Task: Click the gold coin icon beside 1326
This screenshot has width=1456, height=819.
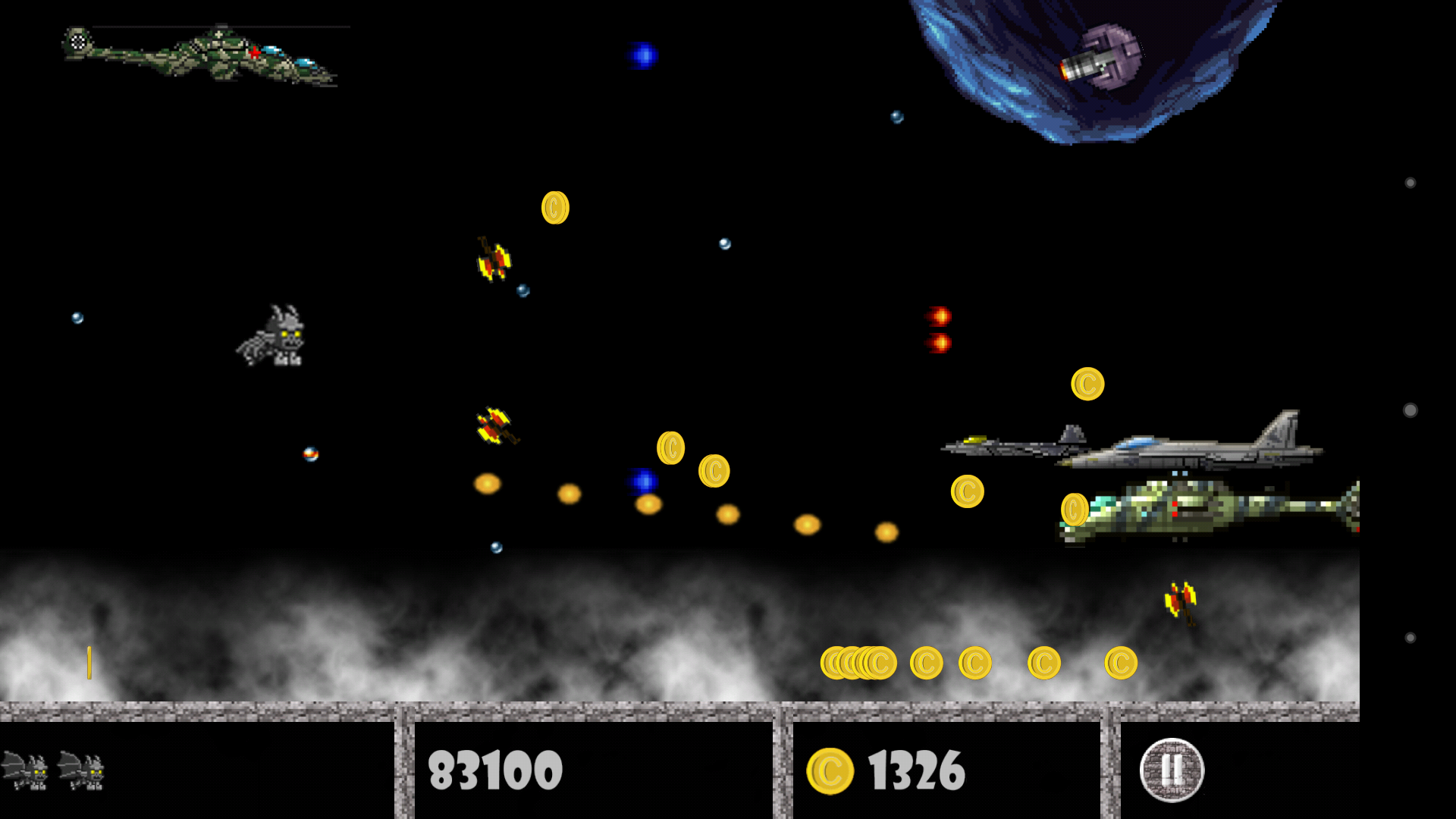Action: [831, 770]
